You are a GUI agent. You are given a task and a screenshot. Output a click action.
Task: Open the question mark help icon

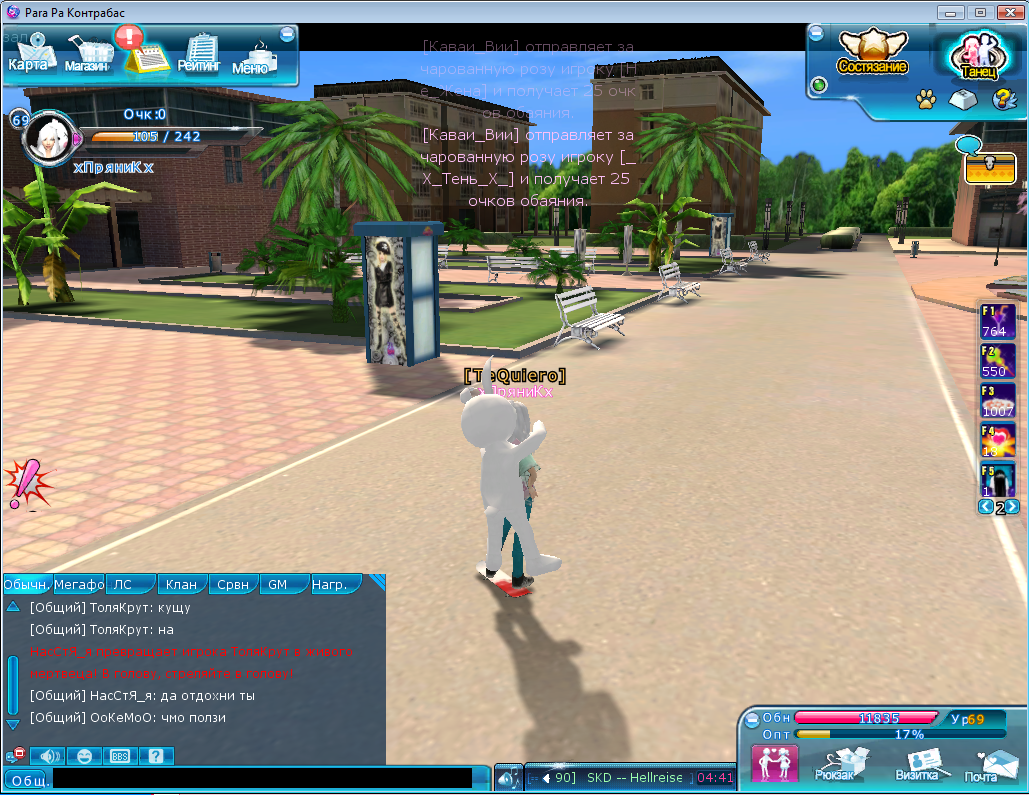coord(1001,99)
